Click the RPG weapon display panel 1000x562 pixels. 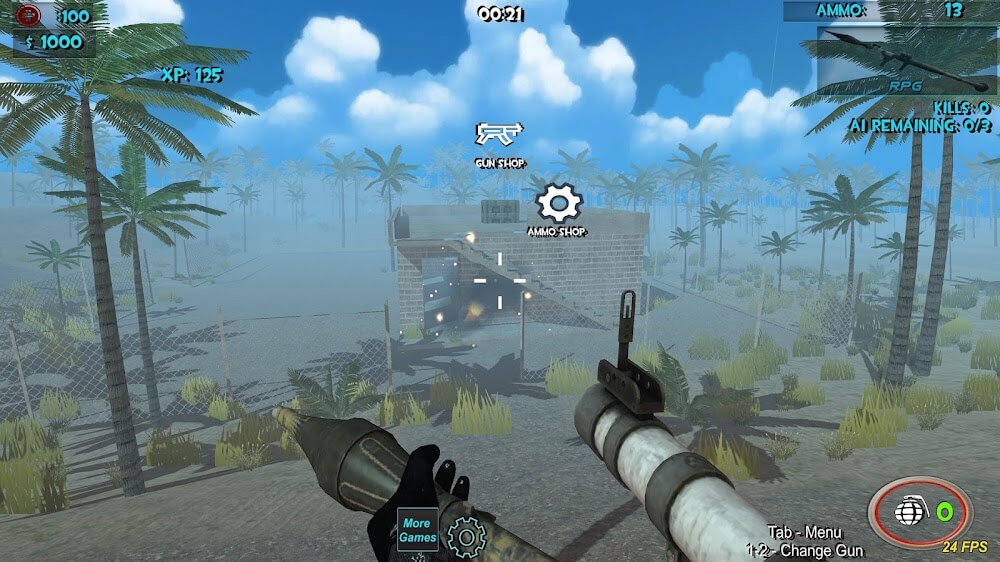click(907, 60)
